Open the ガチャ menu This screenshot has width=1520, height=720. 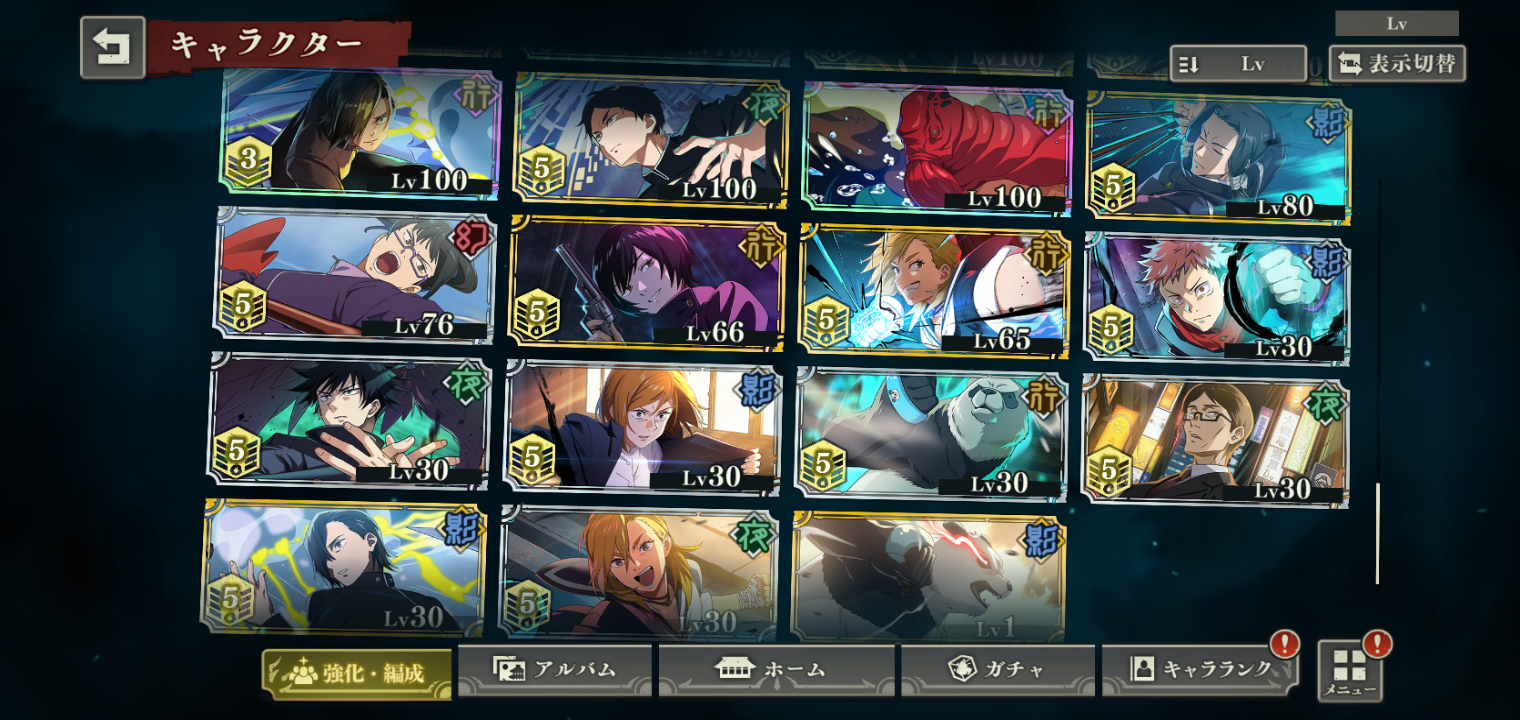[x=997, y=670]
